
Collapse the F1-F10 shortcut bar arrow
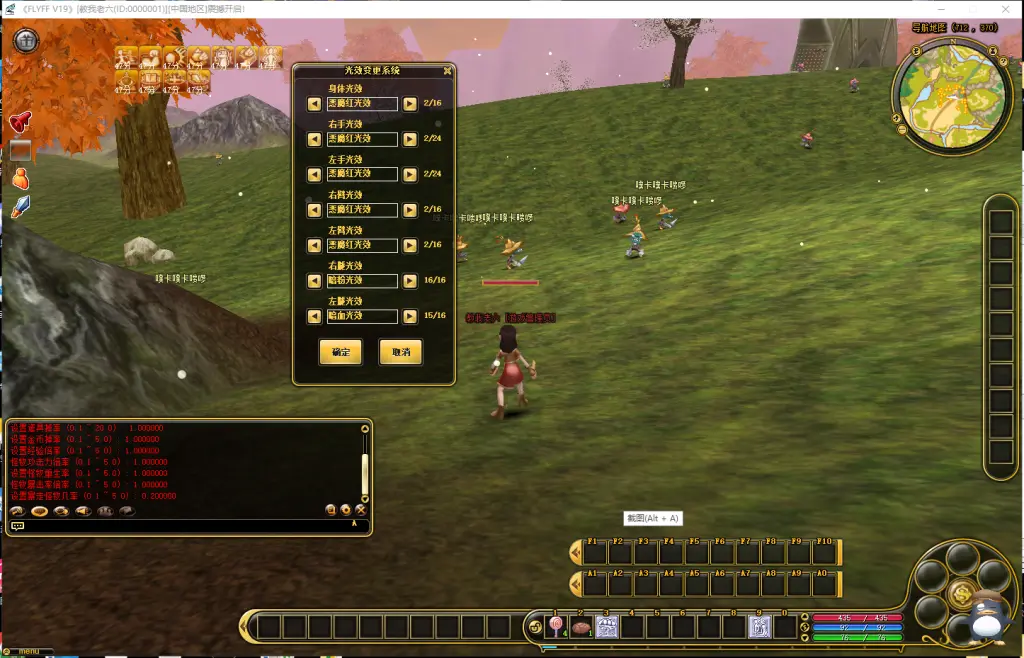575,552
